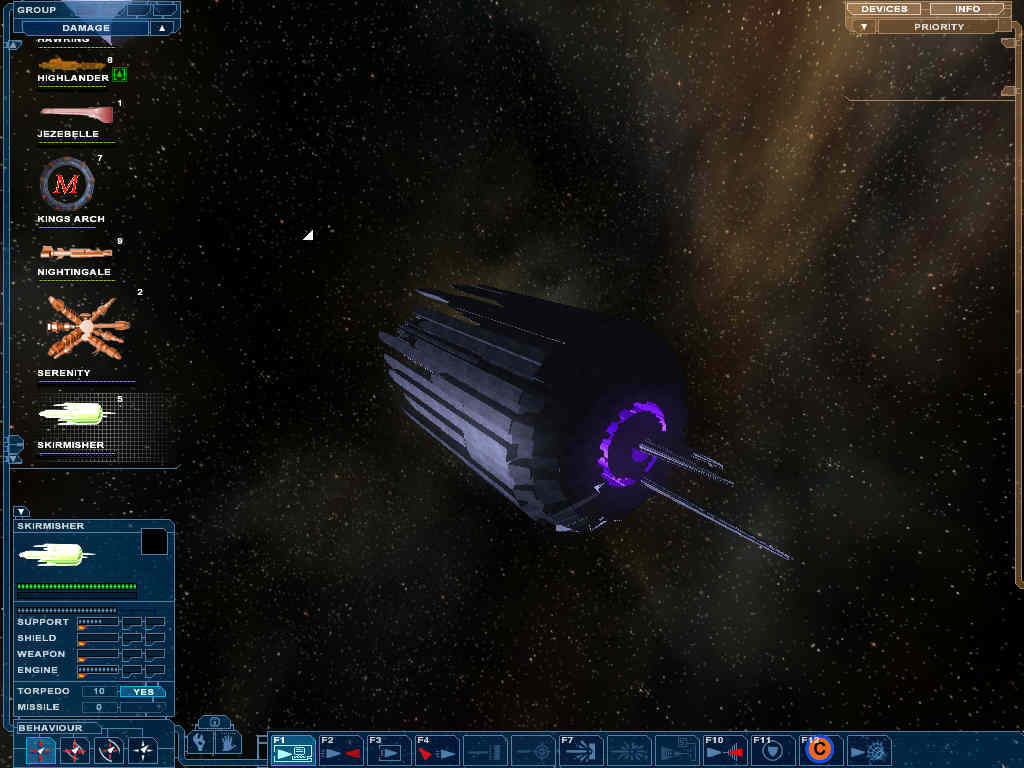
Task: Click the Damage sort button
Action: click(86, 28)
